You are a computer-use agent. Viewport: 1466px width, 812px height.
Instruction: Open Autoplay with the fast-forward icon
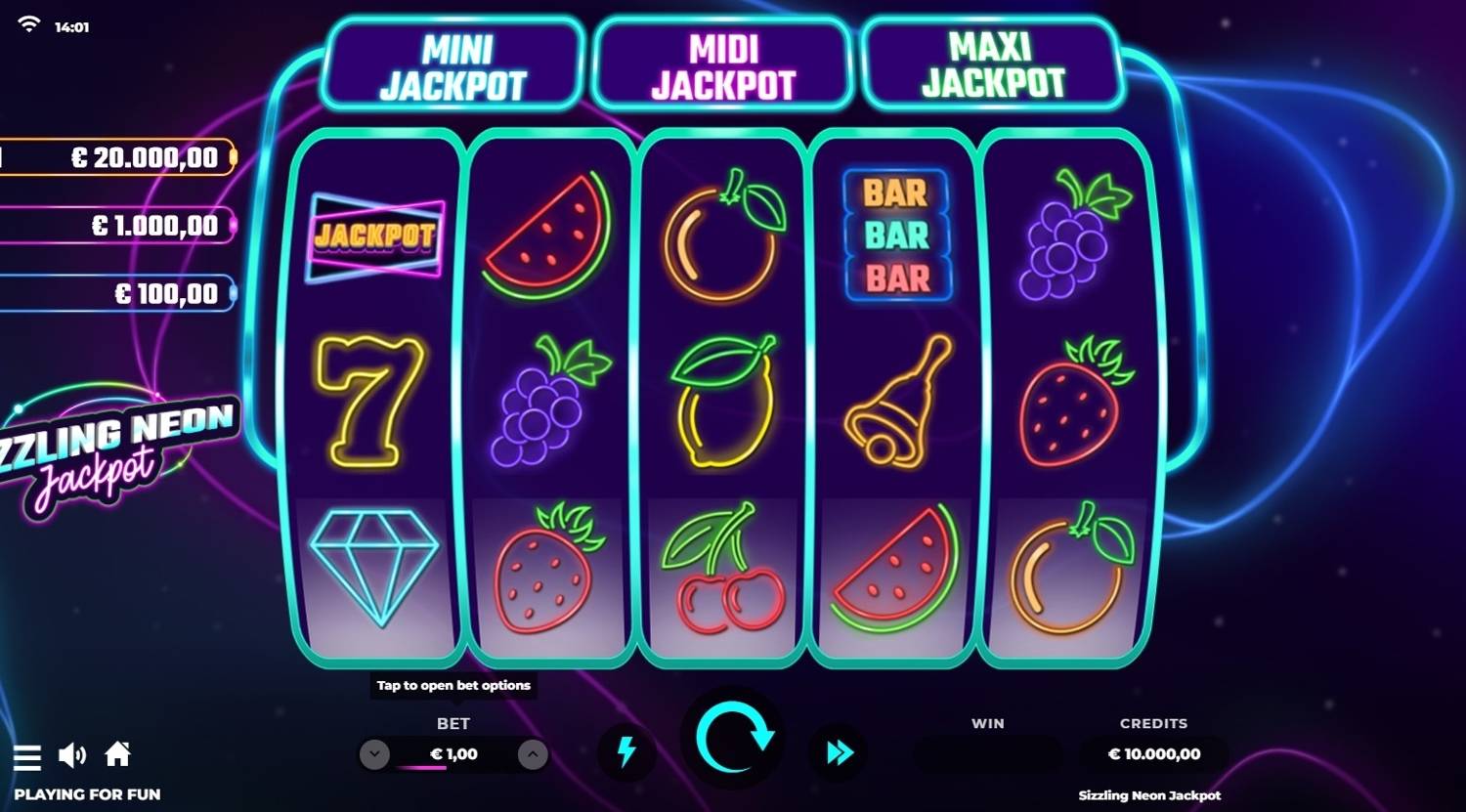click(x=837, y=753)
